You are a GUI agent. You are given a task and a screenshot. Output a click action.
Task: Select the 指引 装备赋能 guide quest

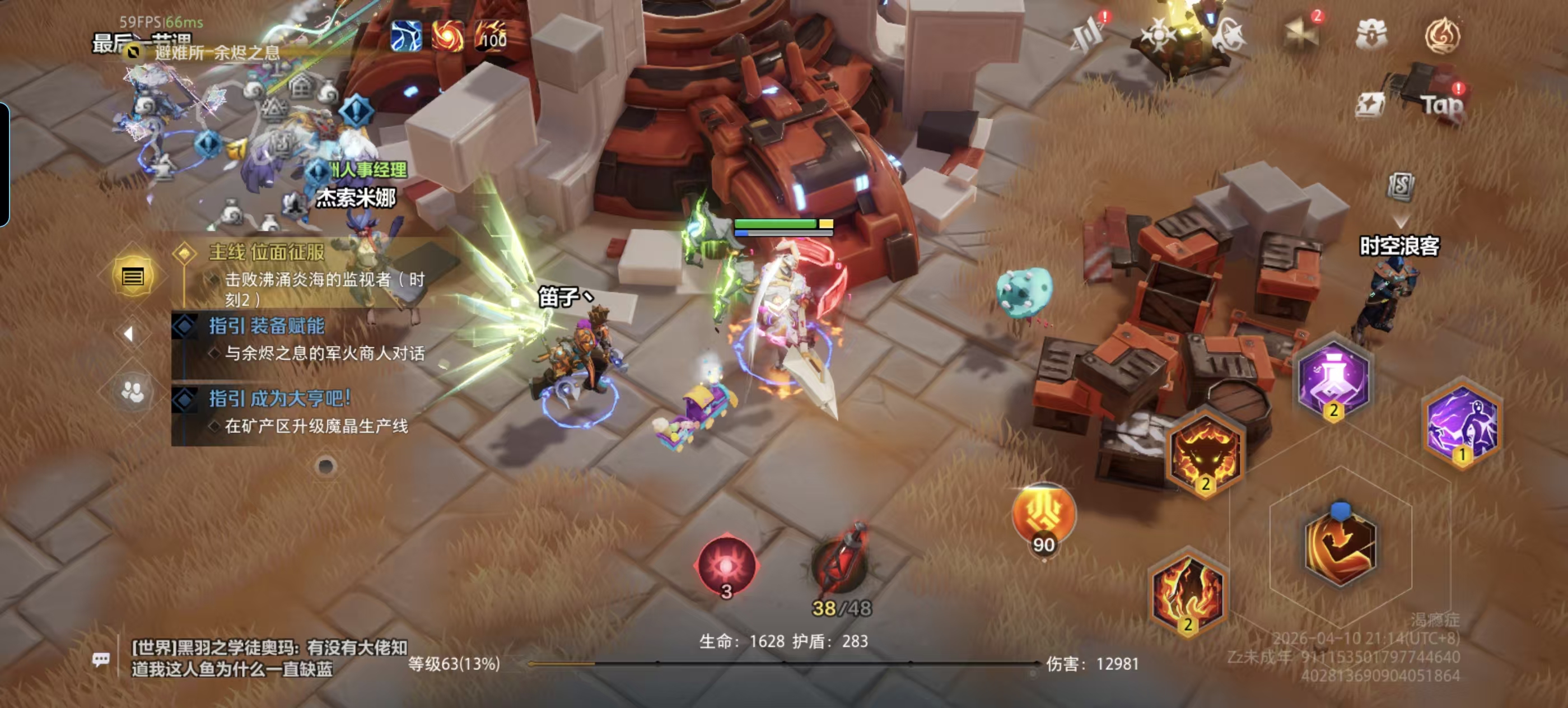[x=267, y=327]
